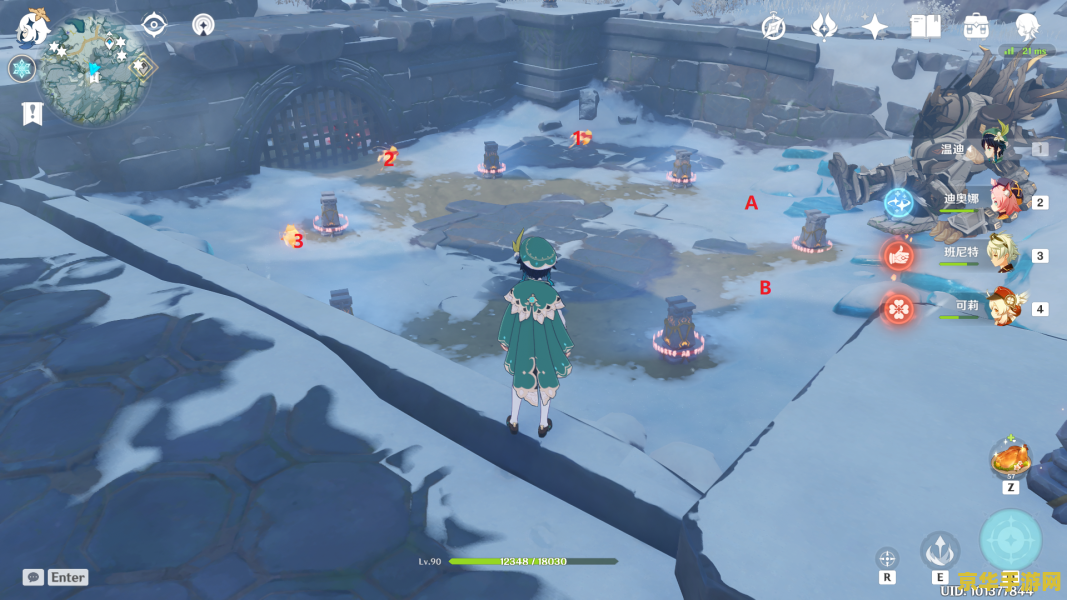1067x600 pixels.
Task: Use the roast chicken food item
Action: click(1011, 459)
